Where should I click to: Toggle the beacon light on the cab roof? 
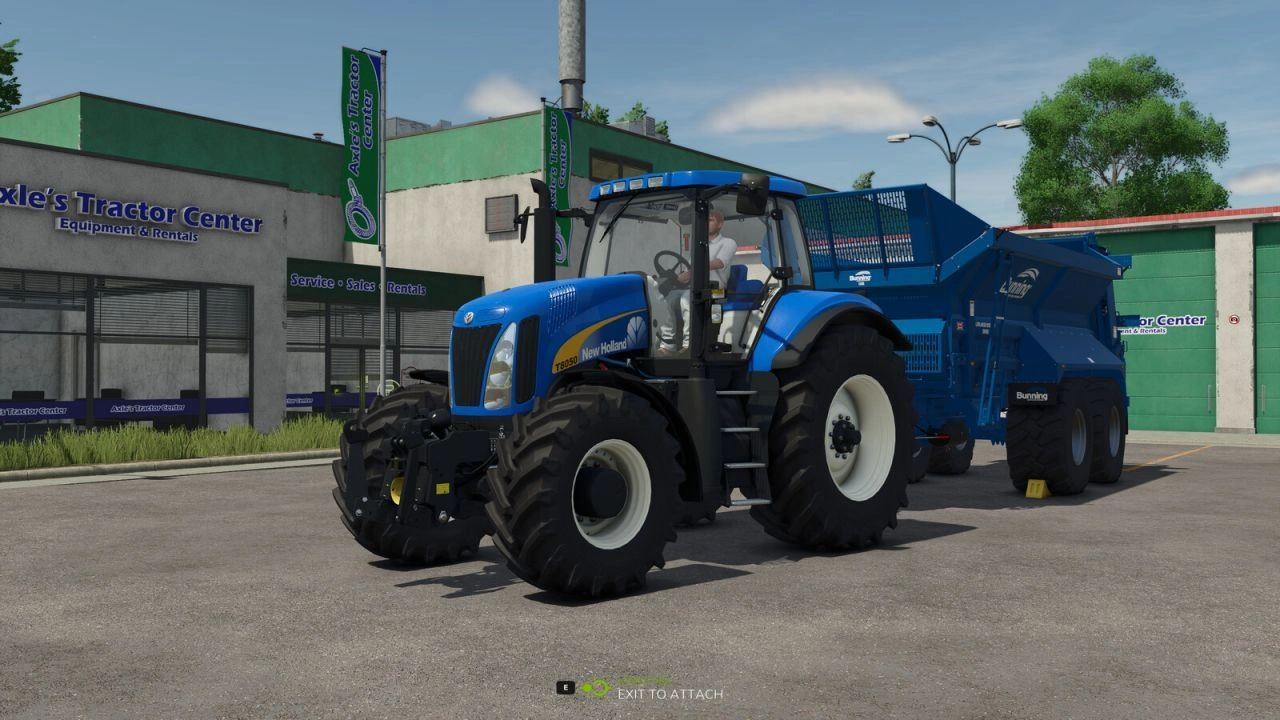pyautogui.click(x=635, y=182)
